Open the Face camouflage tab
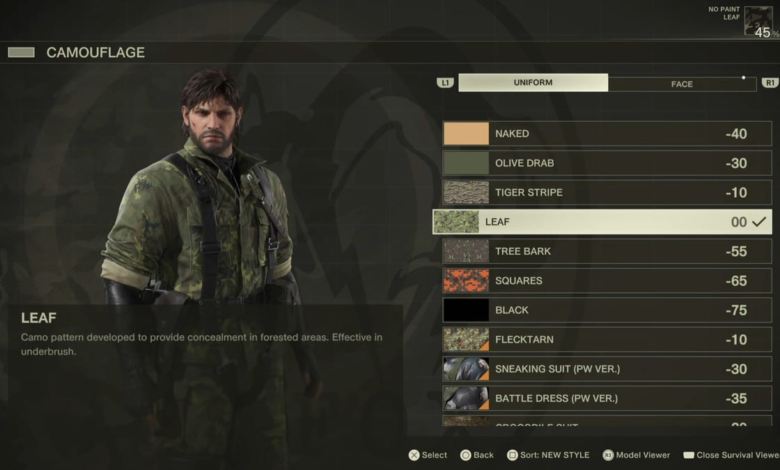The width and height of the screenshot is (780, 470). pyautogui.click(x=682, y=84)
